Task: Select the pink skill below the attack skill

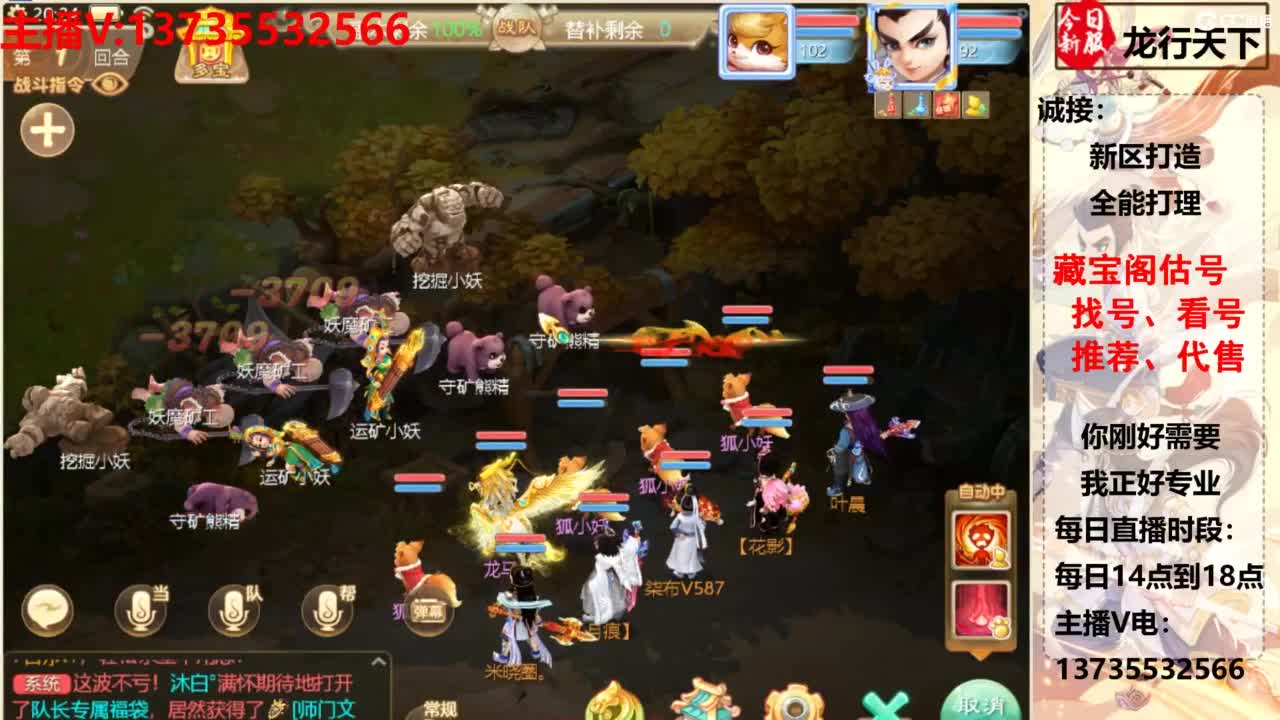Action: [980, 608]
